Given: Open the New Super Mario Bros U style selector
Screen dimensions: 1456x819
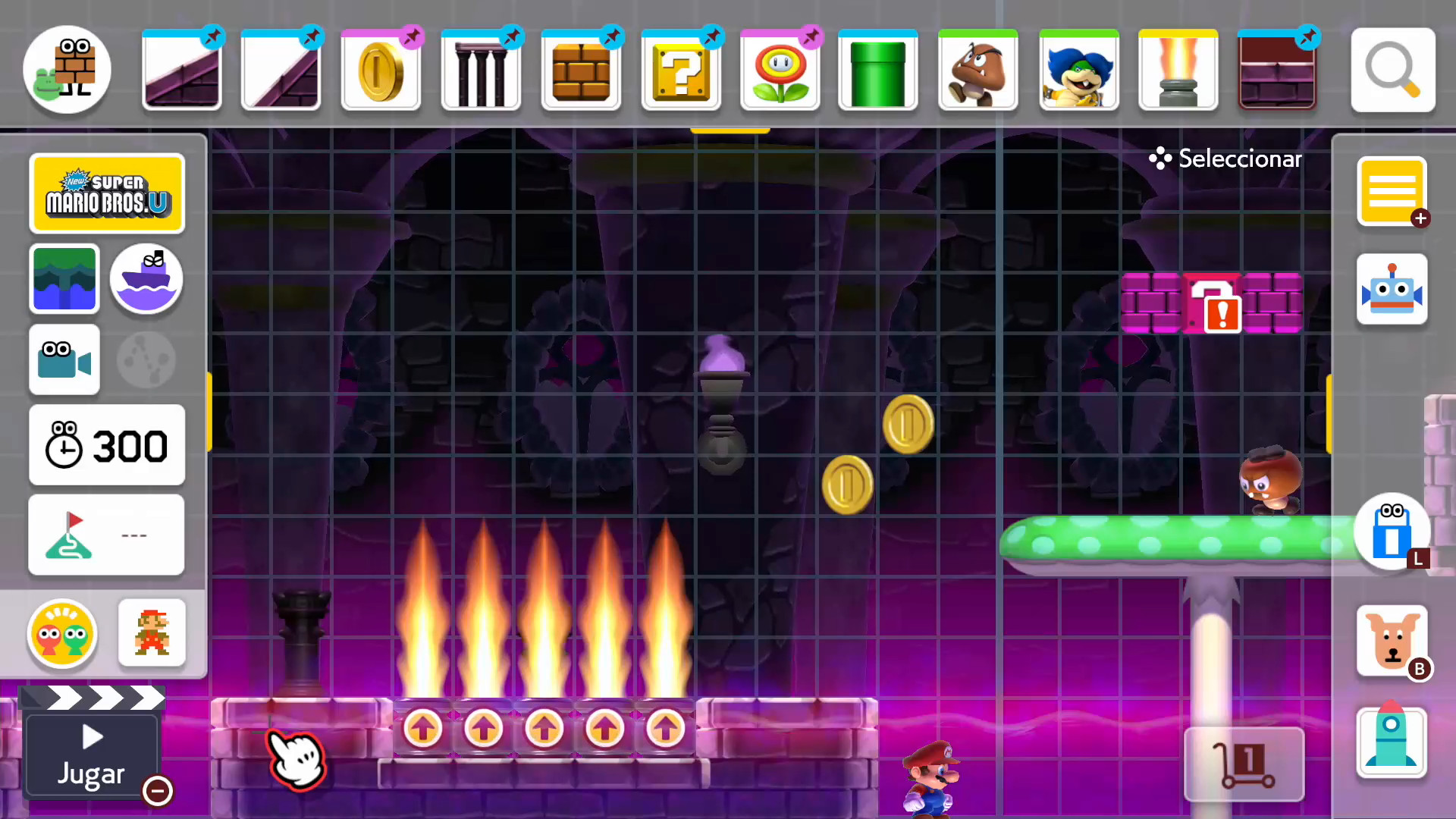Looking at the screenshot, I should (x=107, y=193).
